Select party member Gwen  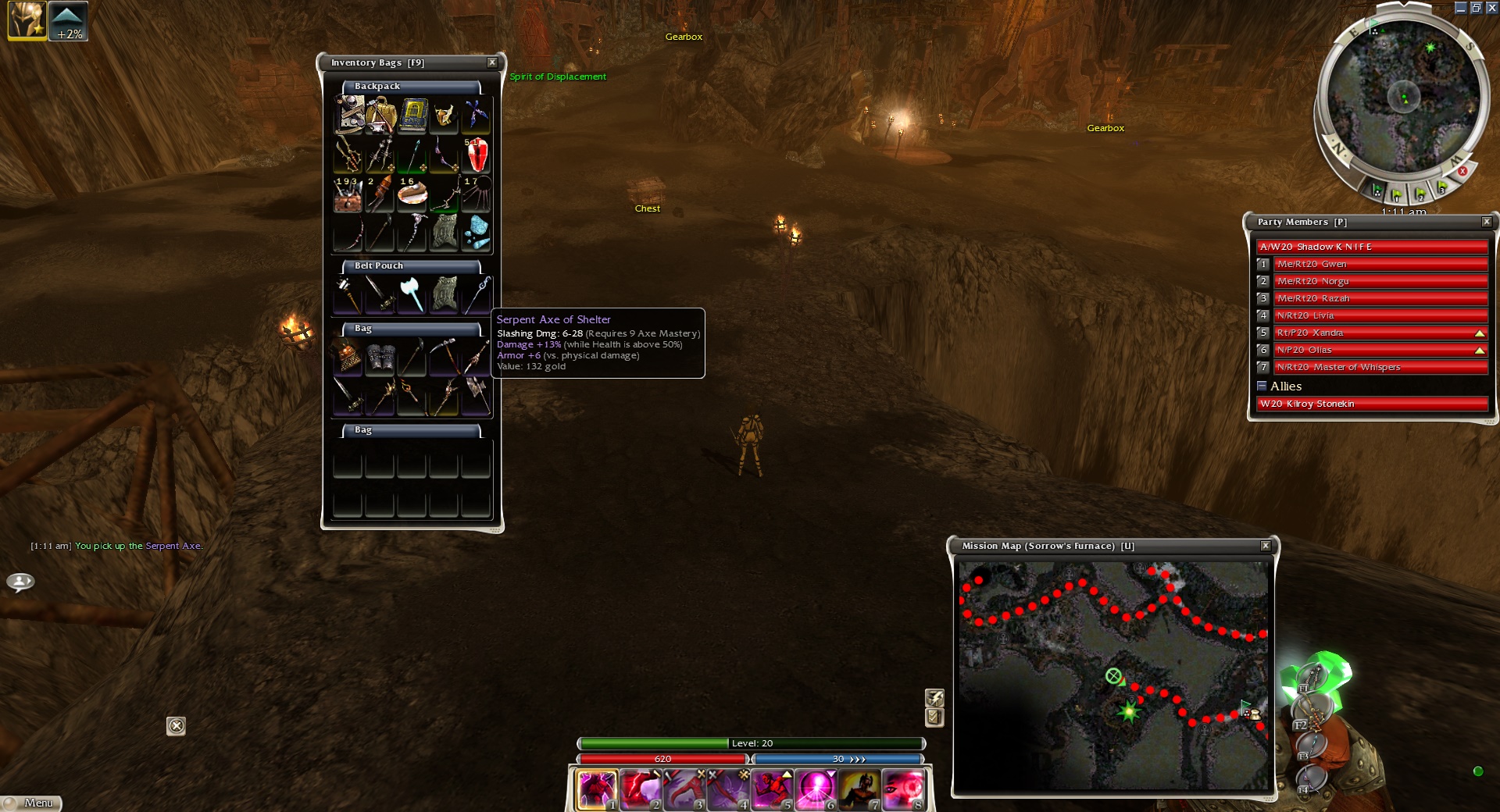pos(1380,264)
